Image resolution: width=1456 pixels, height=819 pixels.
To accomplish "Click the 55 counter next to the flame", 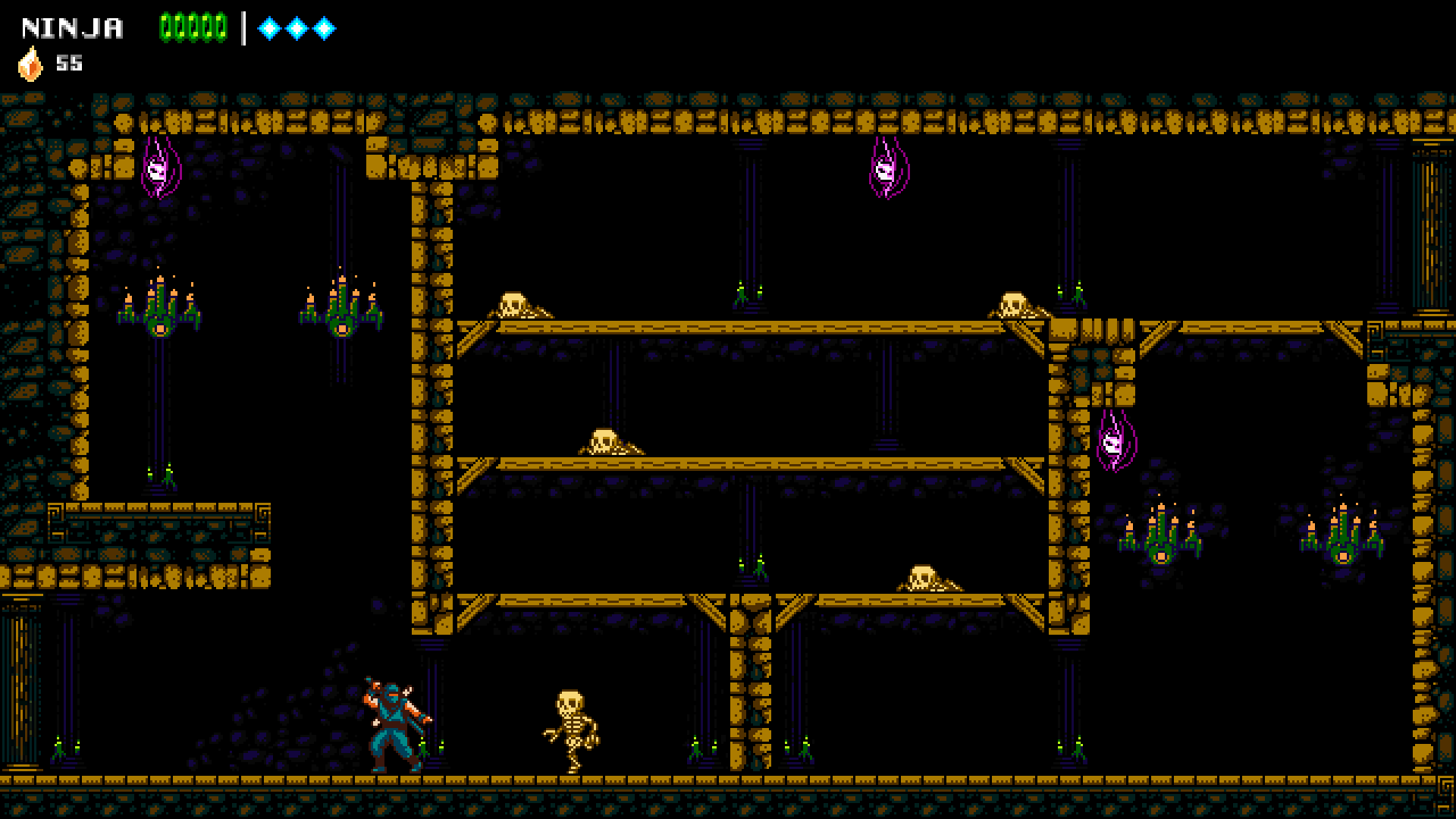I will click(x=68, y=64).
